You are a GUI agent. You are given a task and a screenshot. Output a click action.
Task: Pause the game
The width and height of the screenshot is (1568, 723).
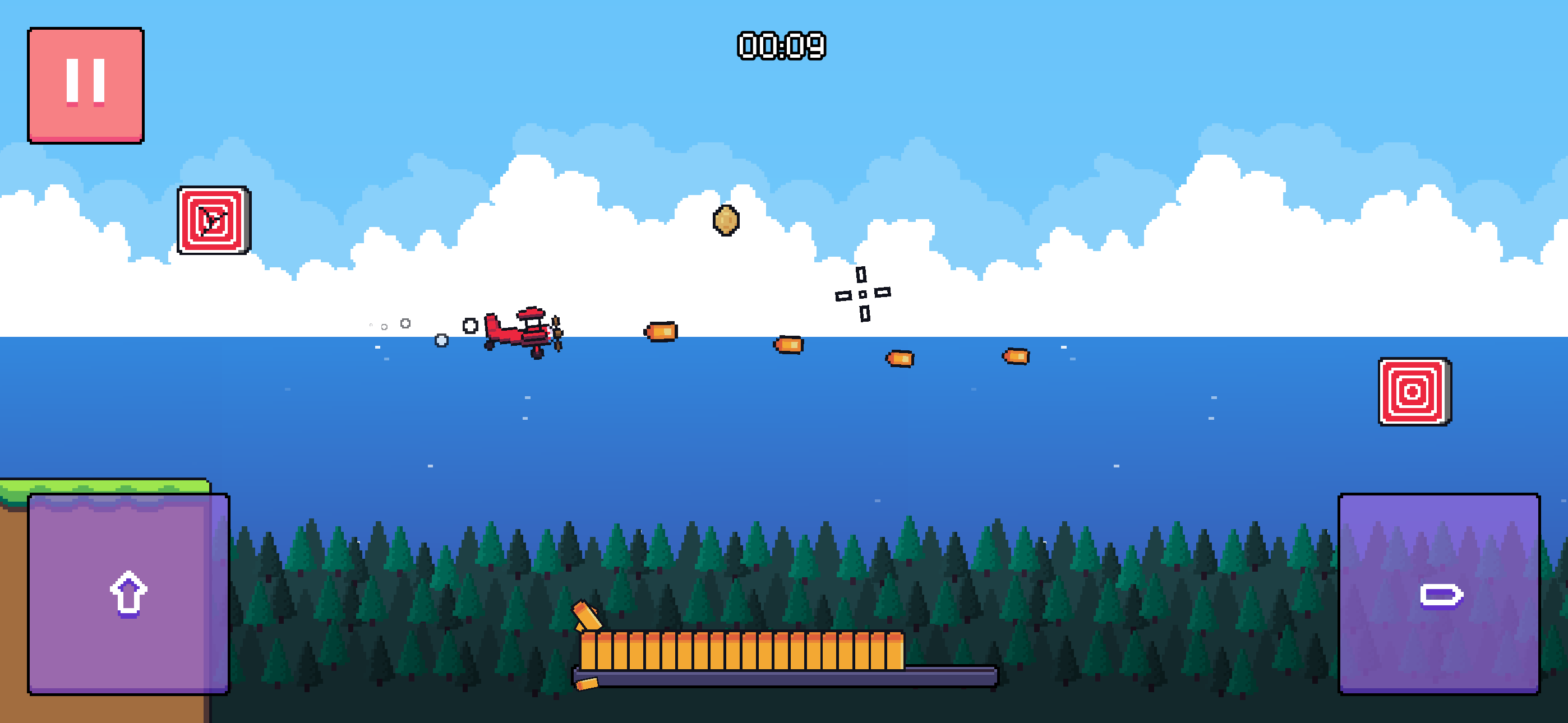pyautogui.click(x=86, y=85)
